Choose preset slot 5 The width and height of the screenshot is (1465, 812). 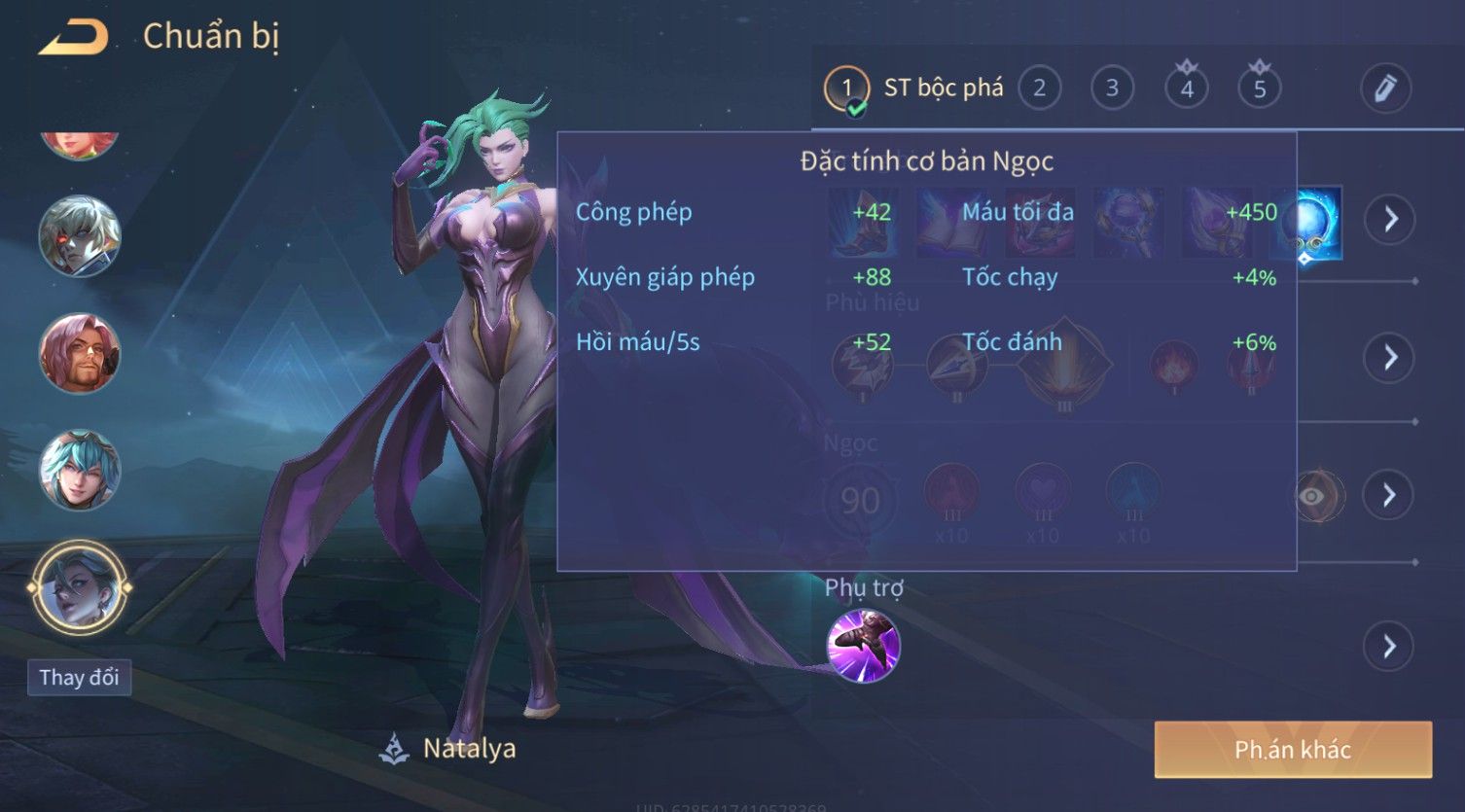point(1259,88)
